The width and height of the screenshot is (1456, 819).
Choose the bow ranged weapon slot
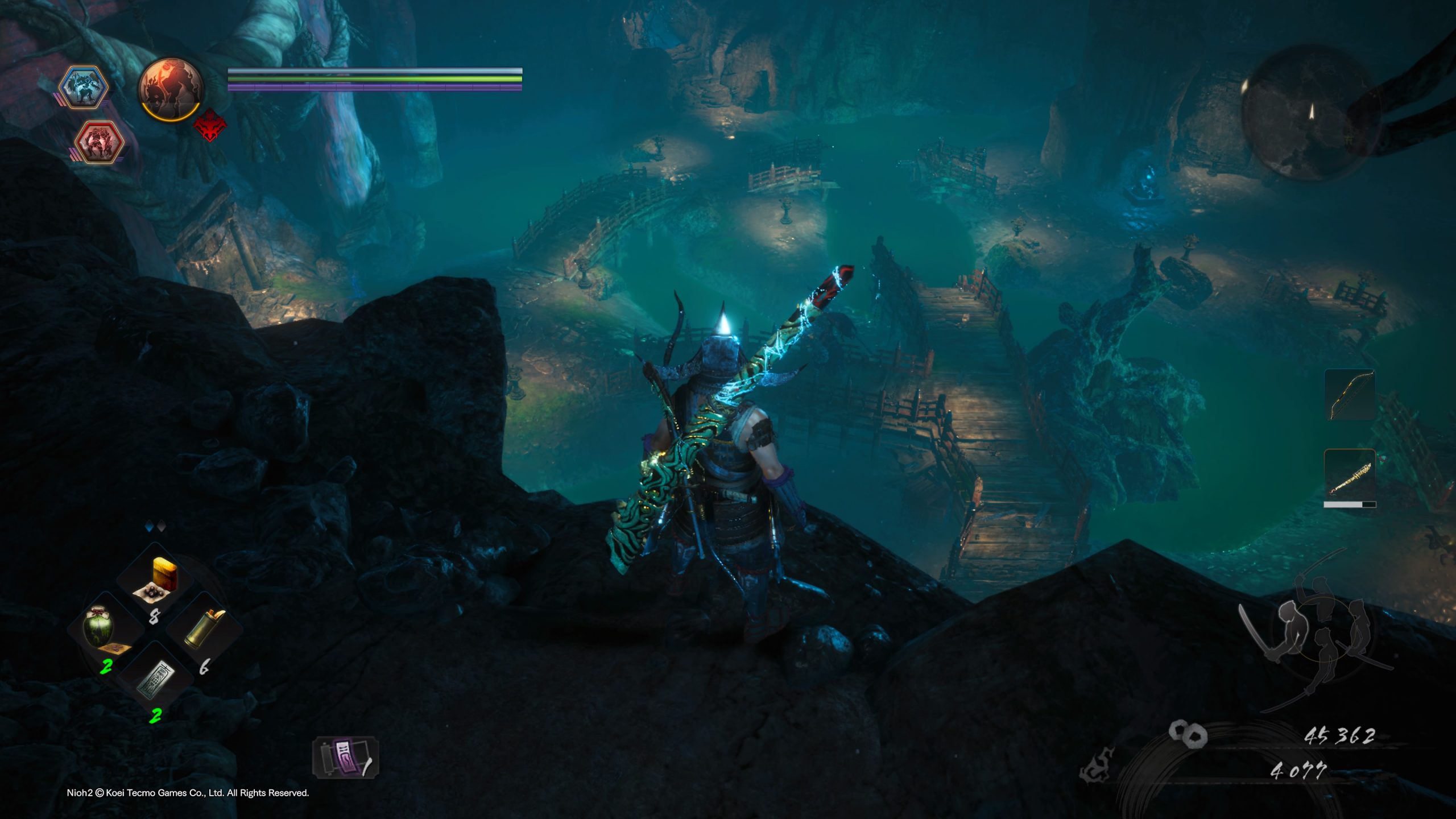[1349, 395]
